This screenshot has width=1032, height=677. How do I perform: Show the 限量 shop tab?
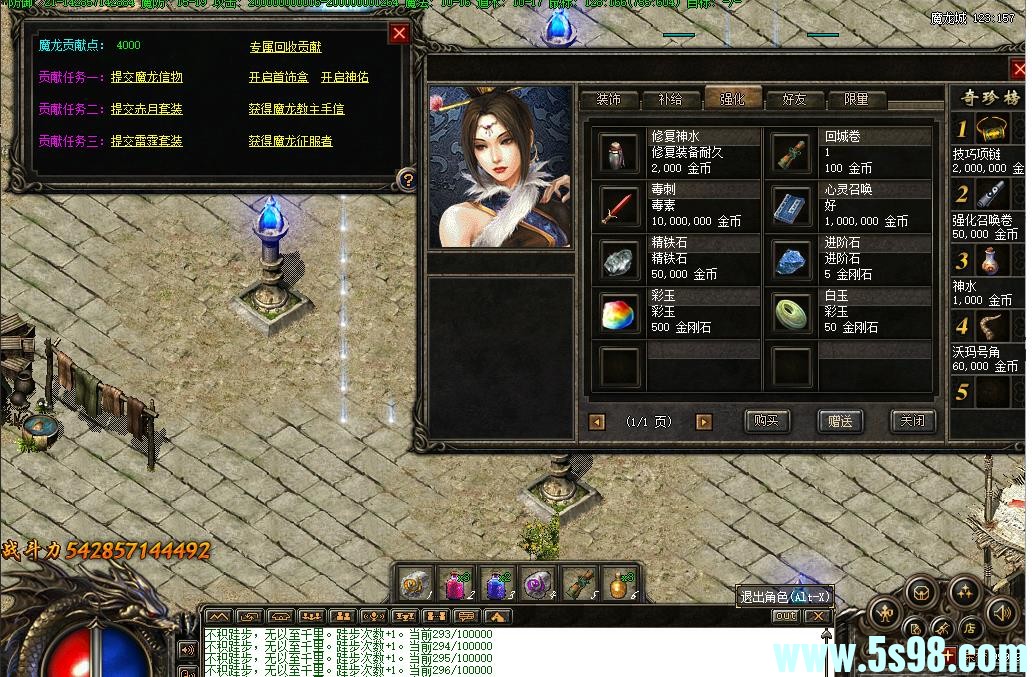(x=856, y=99)
